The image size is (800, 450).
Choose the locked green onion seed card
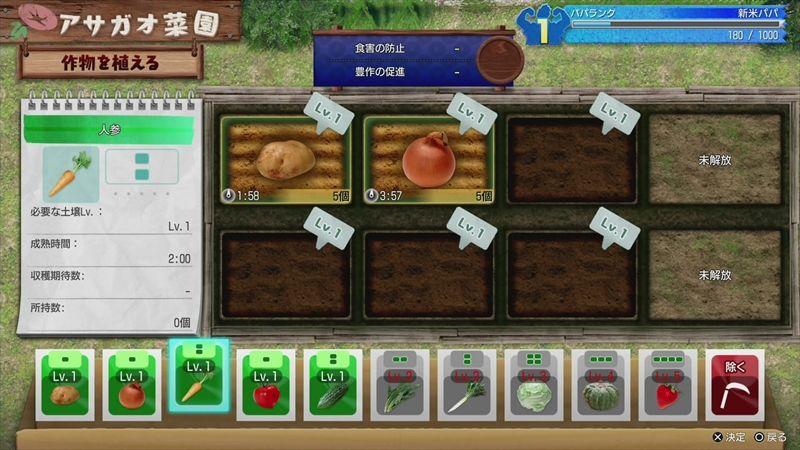point(467,385)
